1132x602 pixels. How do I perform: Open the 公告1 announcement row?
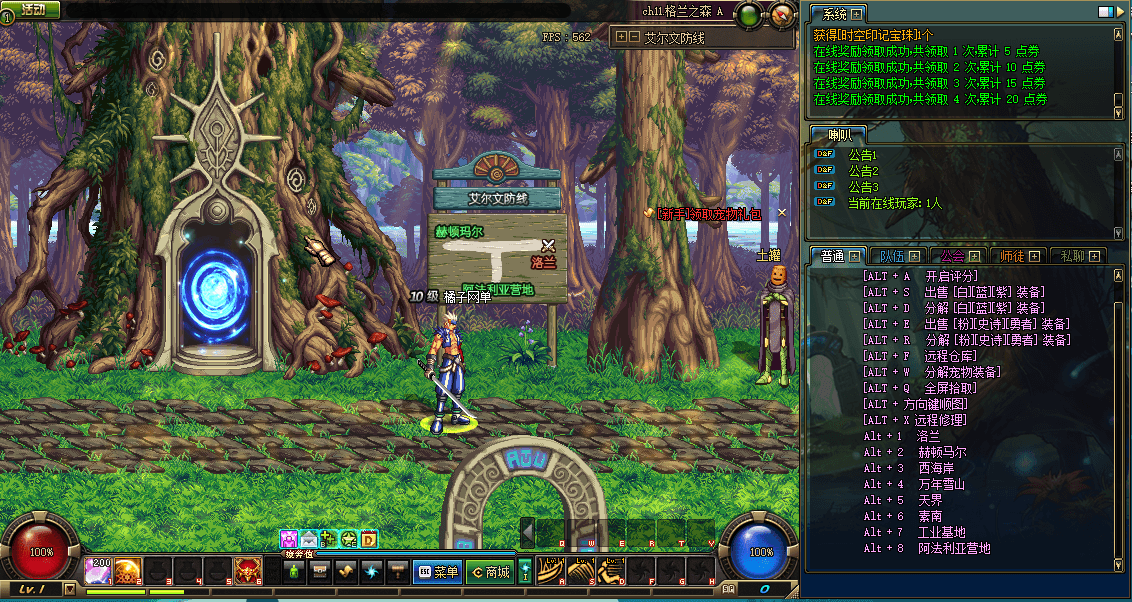pyautogui.click(x=862, y=155)
